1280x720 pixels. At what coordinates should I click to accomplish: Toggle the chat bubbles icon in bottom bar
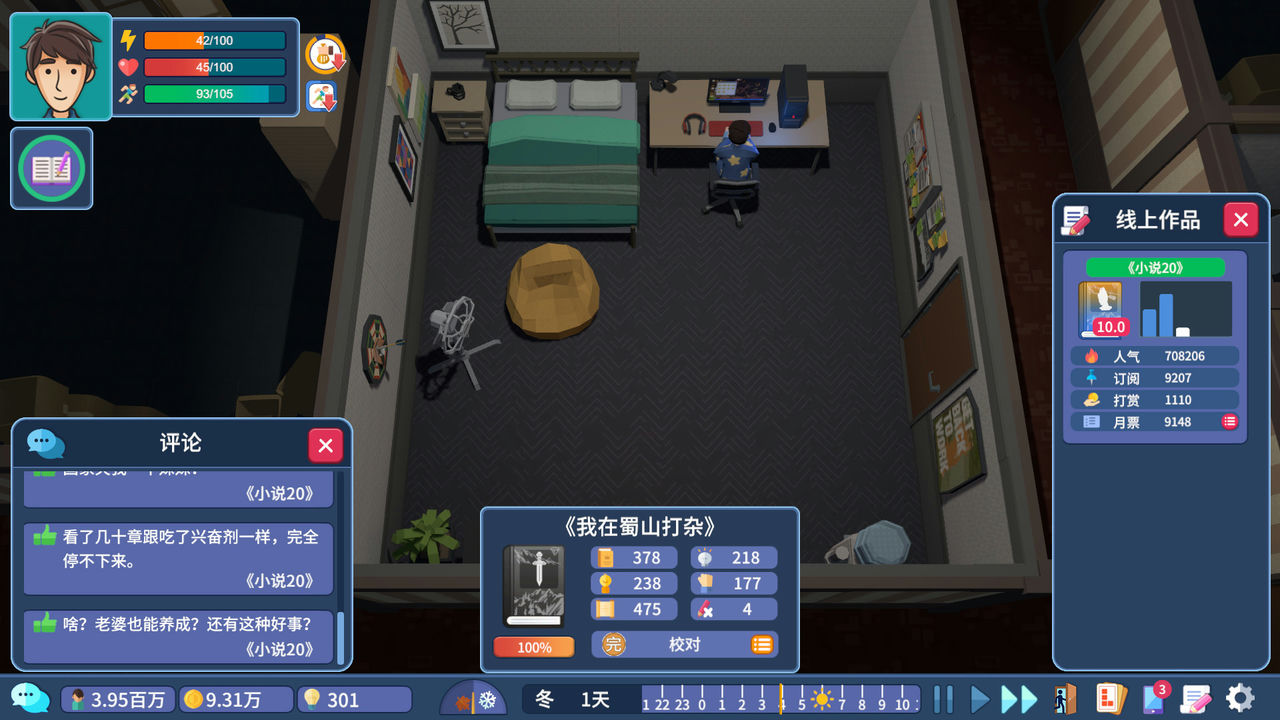(30, 698)
